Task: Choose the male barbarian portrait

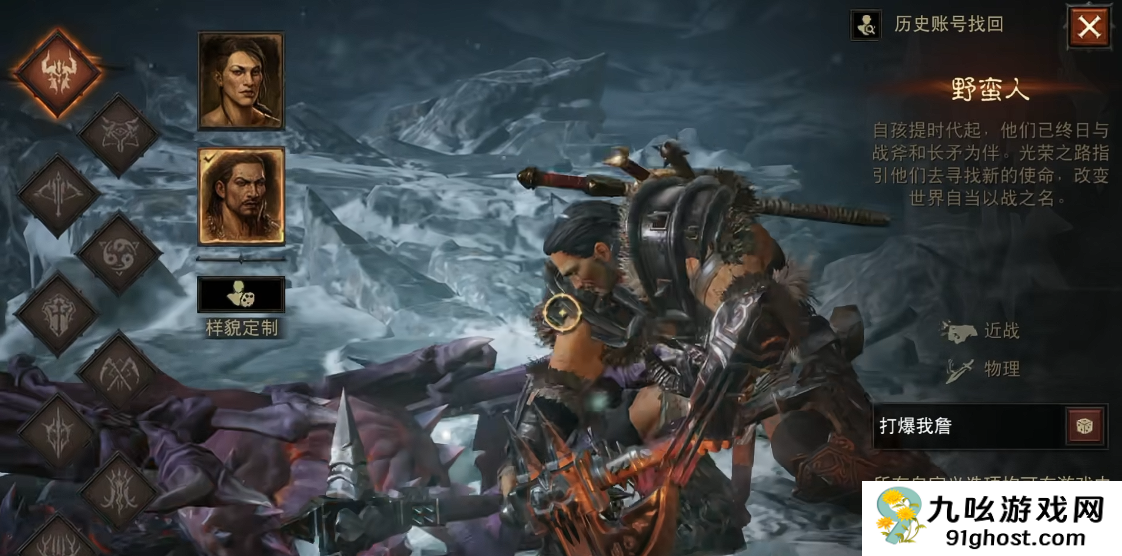Action: click(x=241, y=196)
